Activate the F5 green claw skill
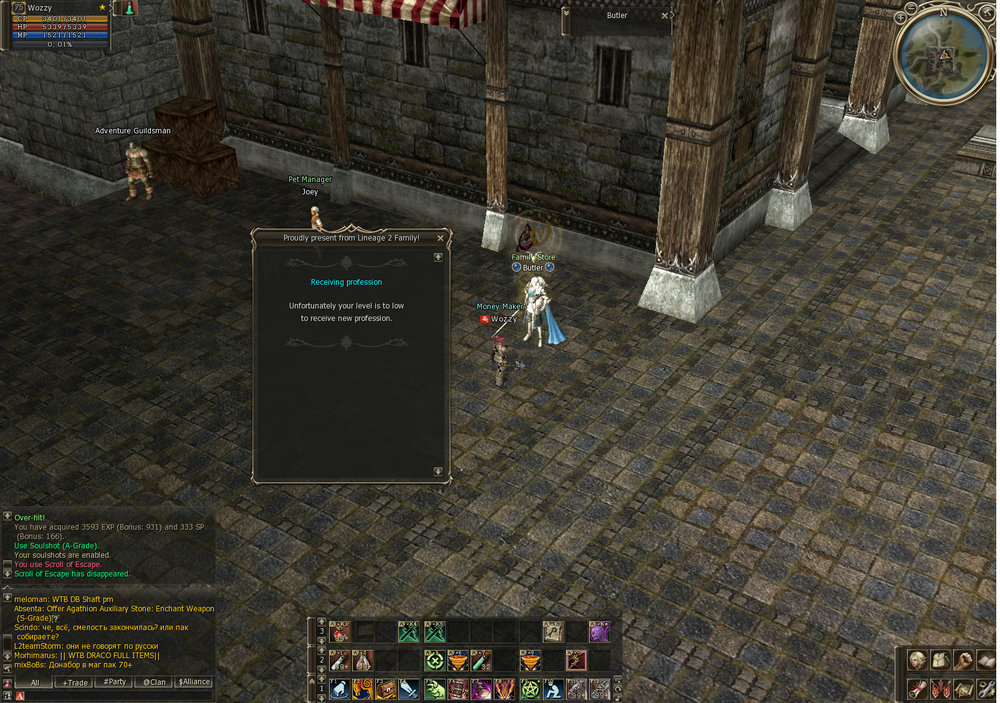This screenshot has width=1000, height=703. [x=435, y=689]
